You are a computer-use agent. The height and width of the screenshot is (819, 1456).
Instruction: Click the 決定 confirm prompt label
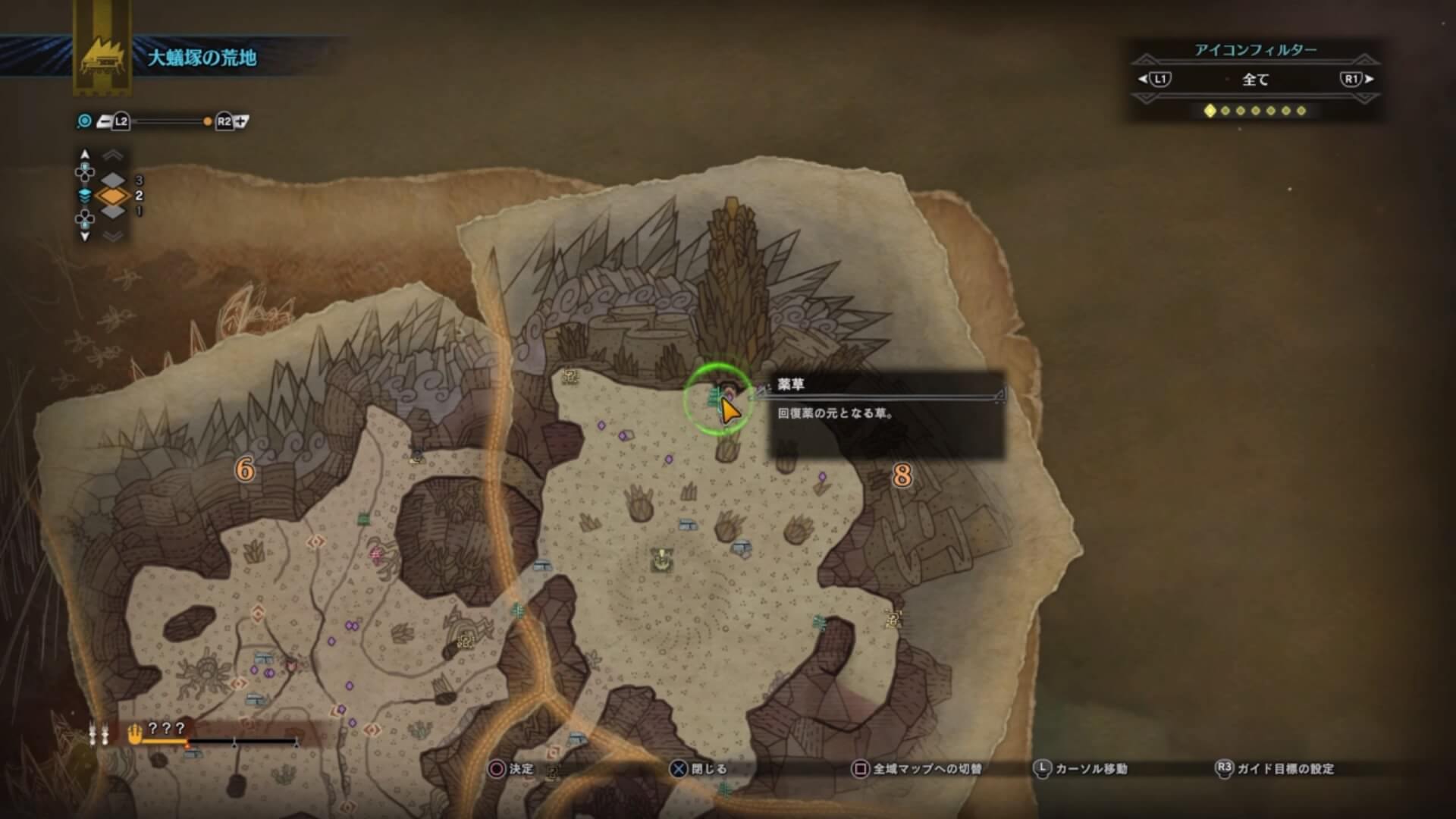521,769
